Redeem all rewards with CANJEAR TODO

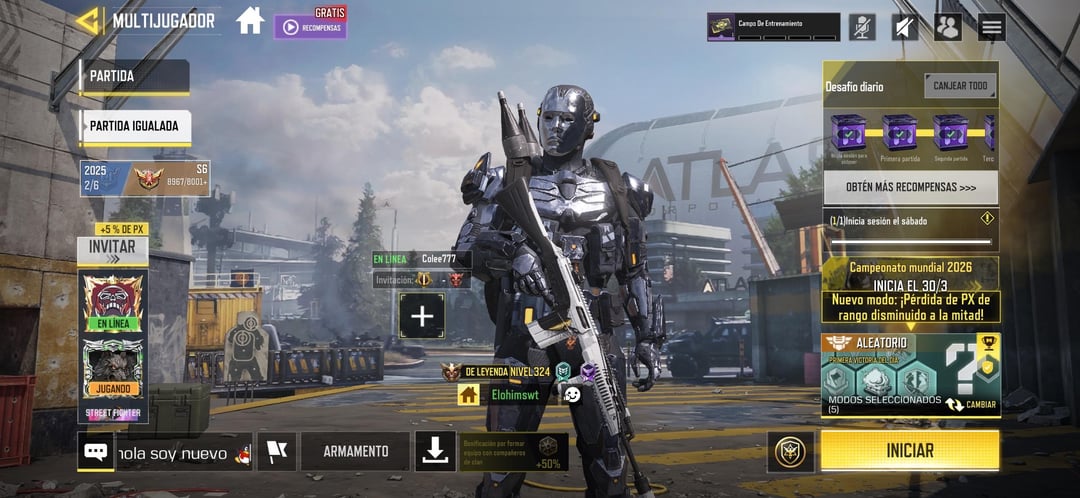pyautogui.click(x=959, y=86)
